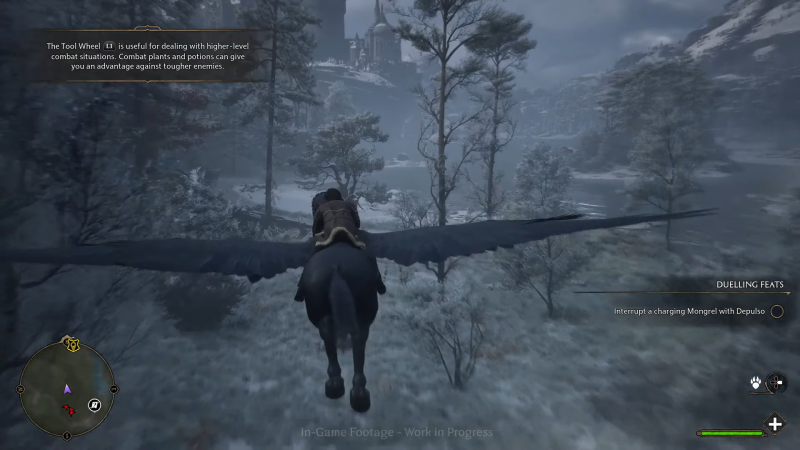
Task: Select the white waypoint marker on minimap
Action: [93, 404]
